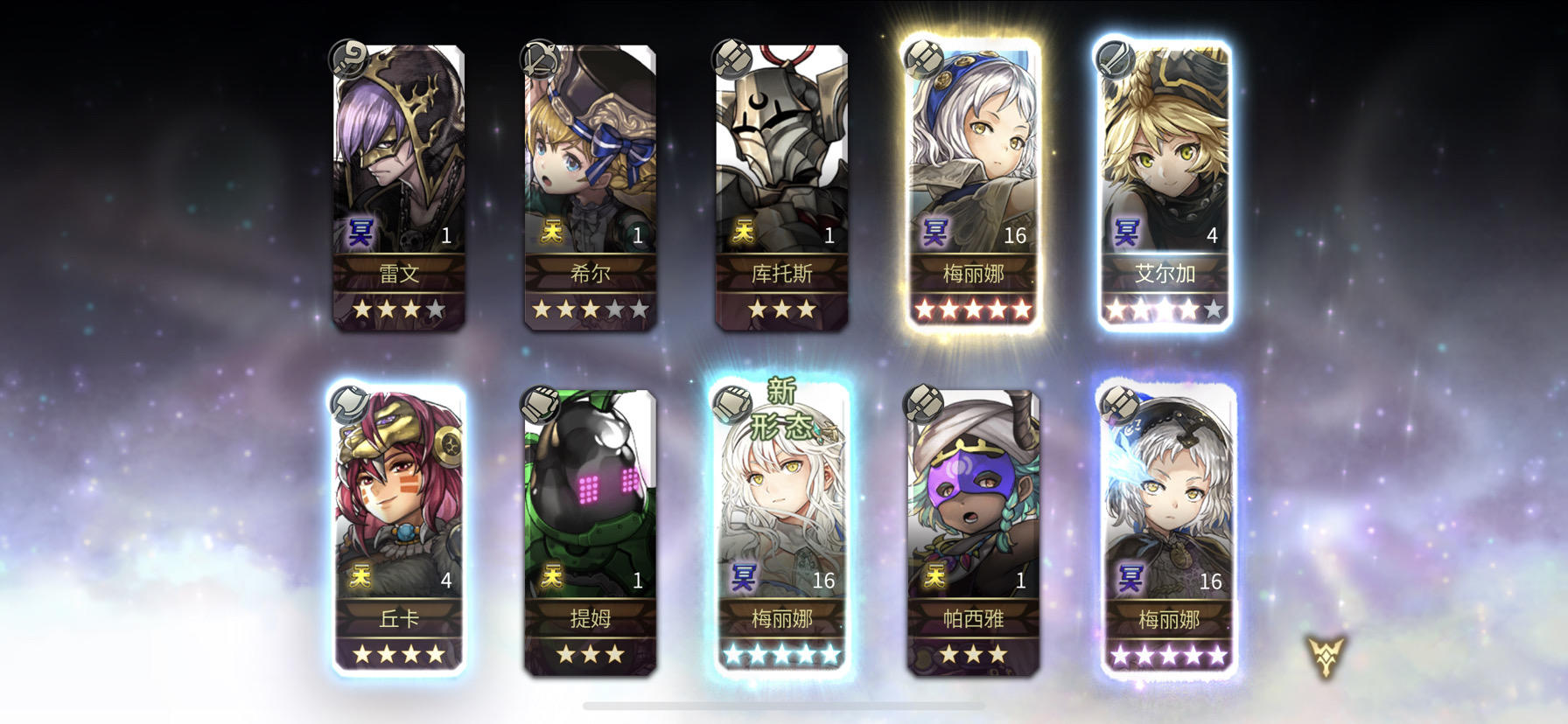Viewport: 1568px width, 724px height.
Task: Click the hammer icon on the 新形态 梅丽娜 card
Action: point(733,404)
